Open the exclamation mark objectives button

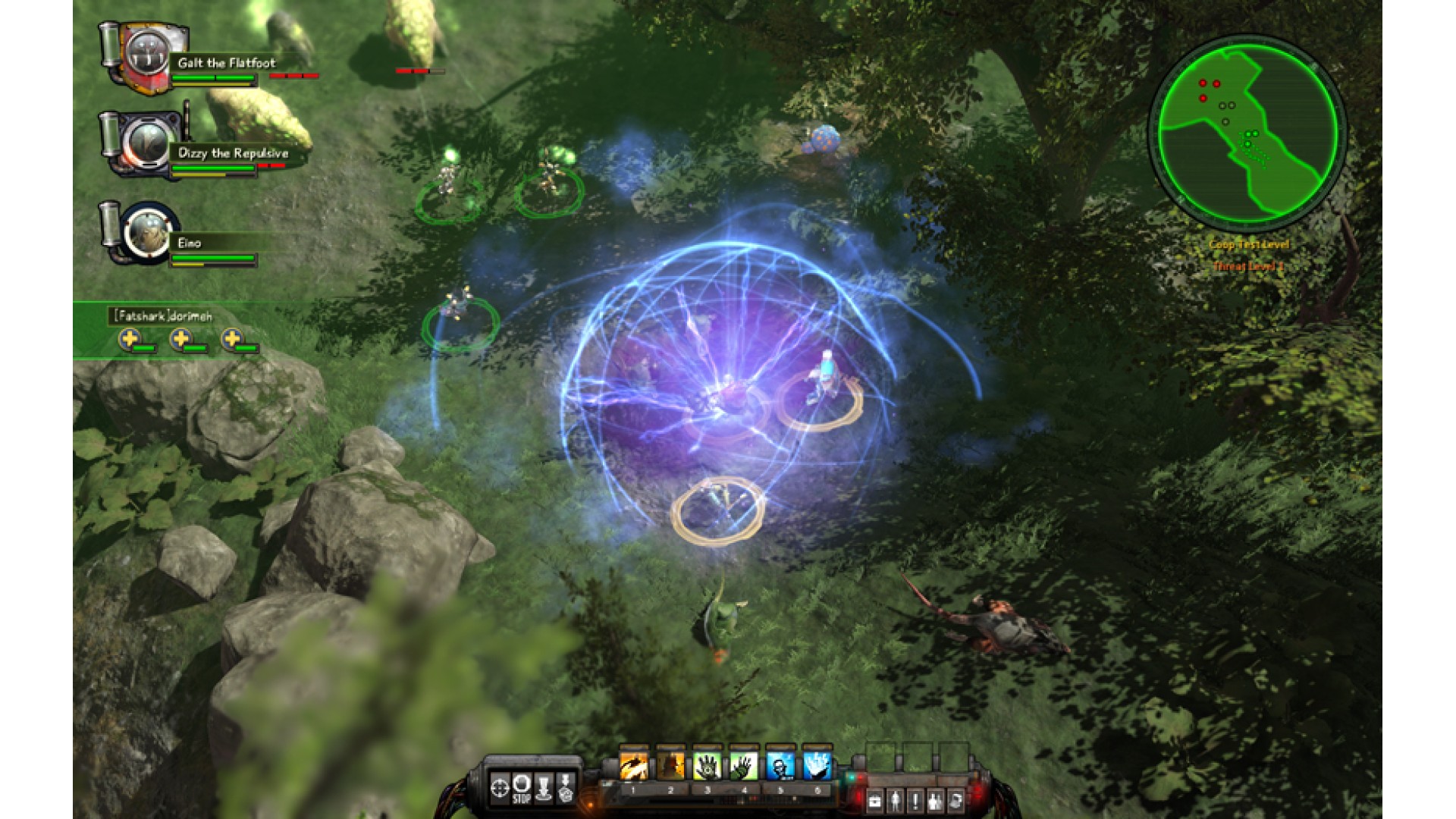pos(916,801)
